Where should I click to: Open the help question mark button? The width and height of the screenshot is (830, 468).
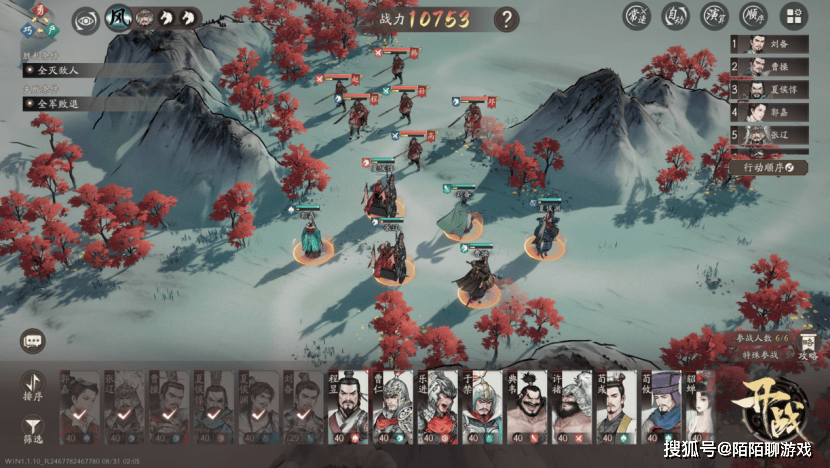[508, 18]
